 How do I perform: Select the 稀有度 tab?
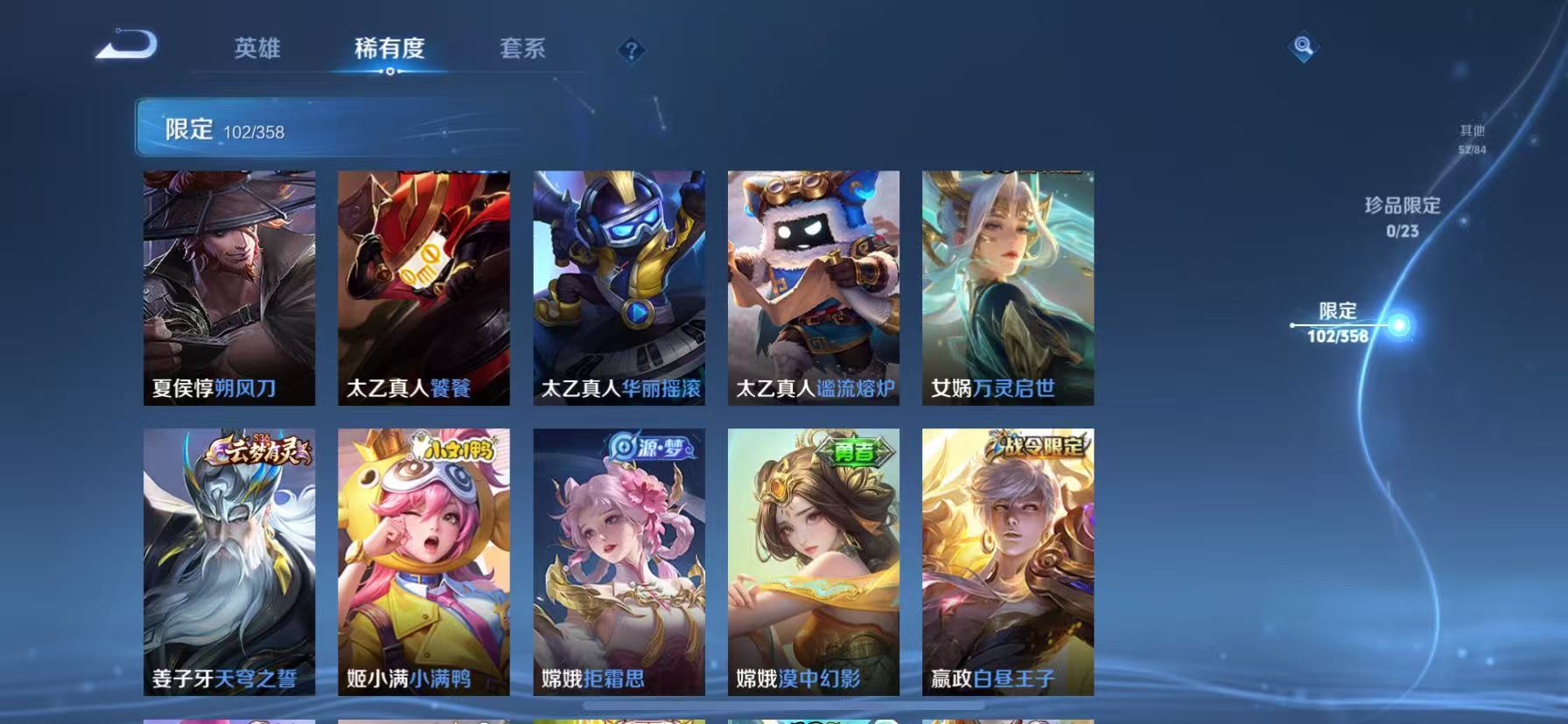click(390, 50)
